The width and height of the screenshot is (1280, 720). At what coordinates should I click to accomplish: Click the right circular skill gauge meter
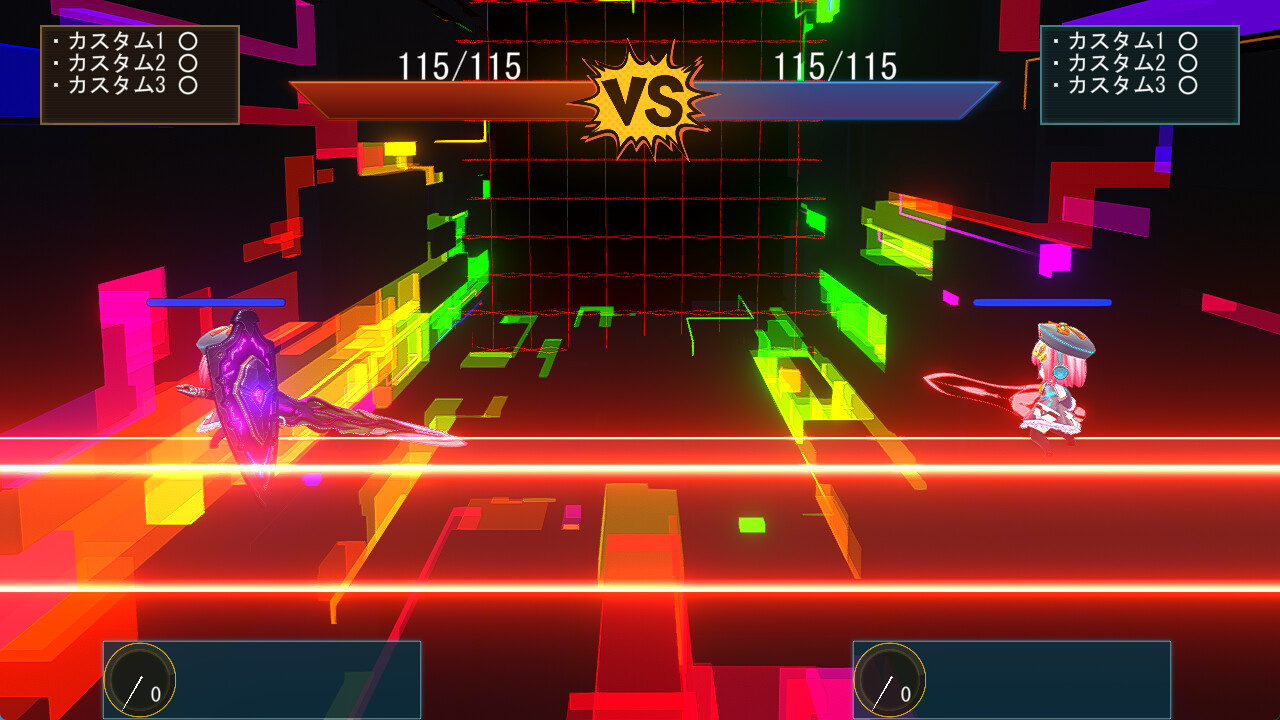tap(888, 680)
